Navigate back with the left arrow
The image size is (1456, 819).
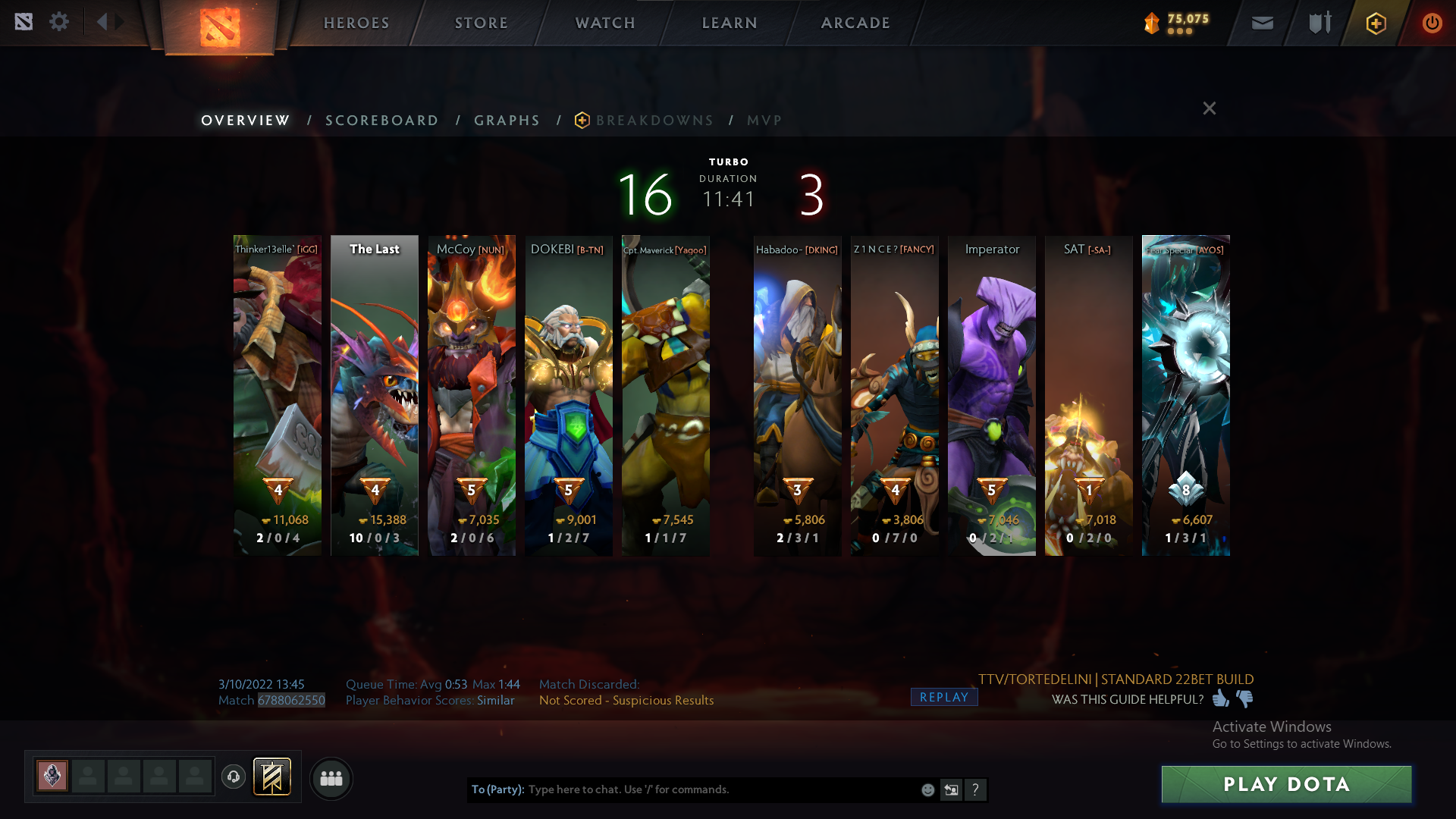104,22
